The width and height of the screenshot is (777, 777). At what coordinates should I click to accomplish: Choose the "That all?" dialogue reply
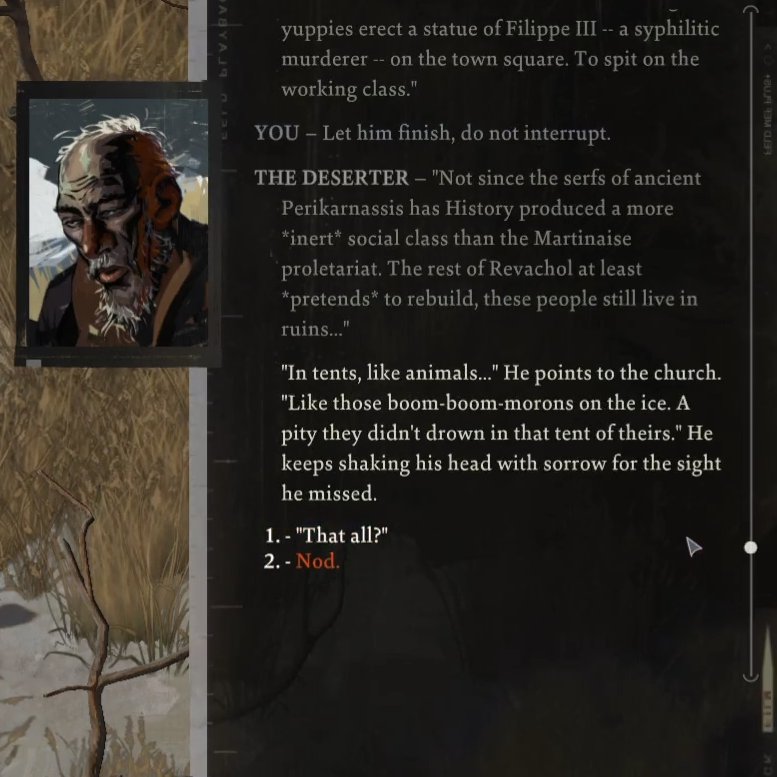[344, 537]
